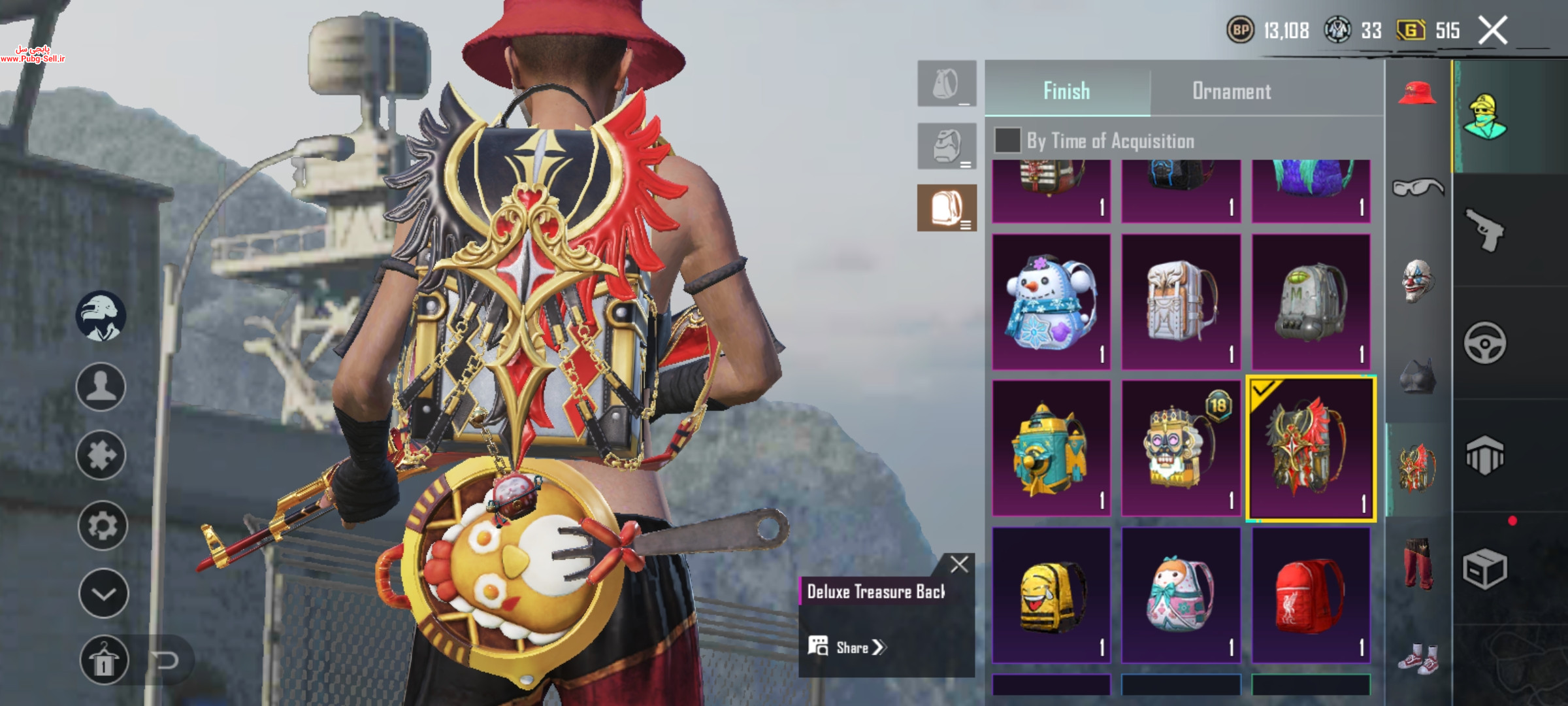Viewport: 1568px width, 706px height.
Task: Open the pistol weapon skins category
Action: (x=1484, y=230)
